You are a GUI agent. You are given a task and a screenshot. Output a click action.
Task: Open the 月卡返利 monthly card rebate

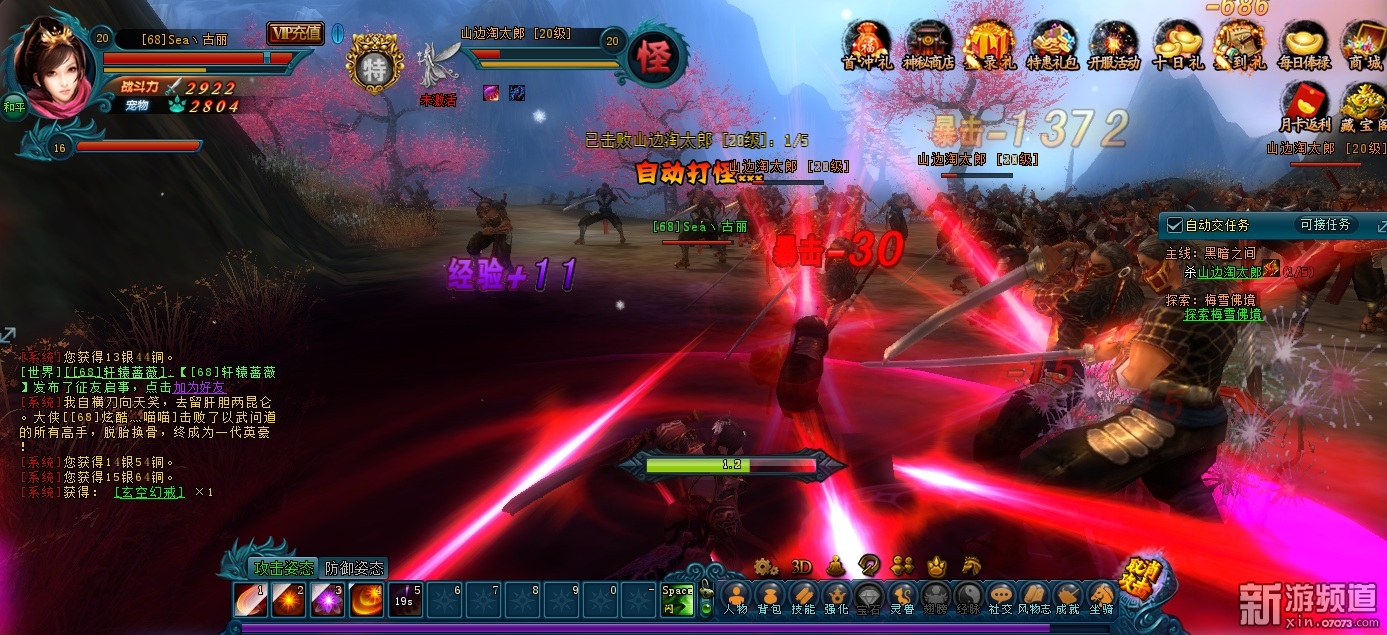click(x=1305, y=107)
